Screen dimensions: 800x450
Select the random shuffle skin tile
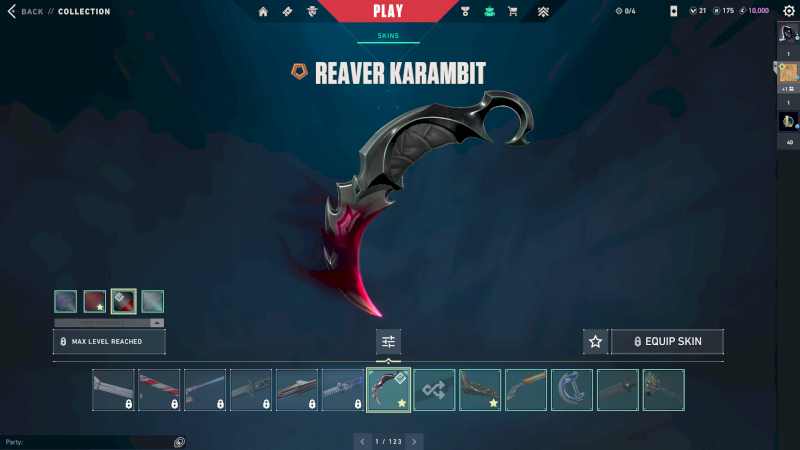(435, 390)
